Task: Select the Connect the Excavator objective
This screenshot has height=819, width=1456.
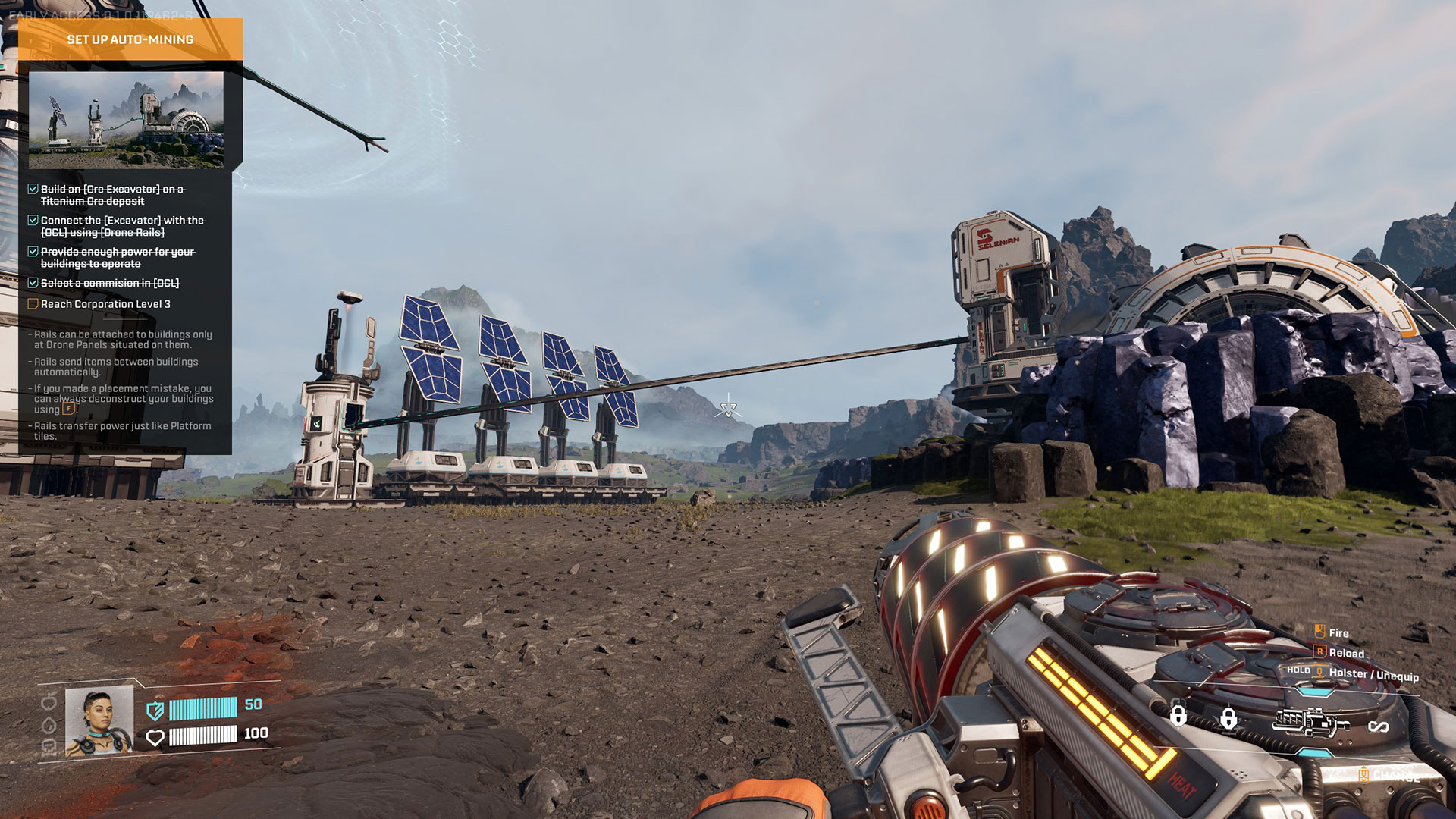Action: [x=122, y=226]
